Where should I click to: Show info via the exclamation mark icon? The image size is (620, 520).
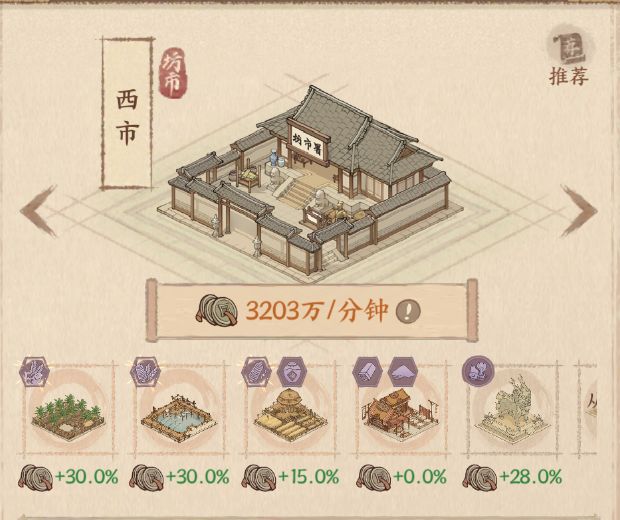408,310
